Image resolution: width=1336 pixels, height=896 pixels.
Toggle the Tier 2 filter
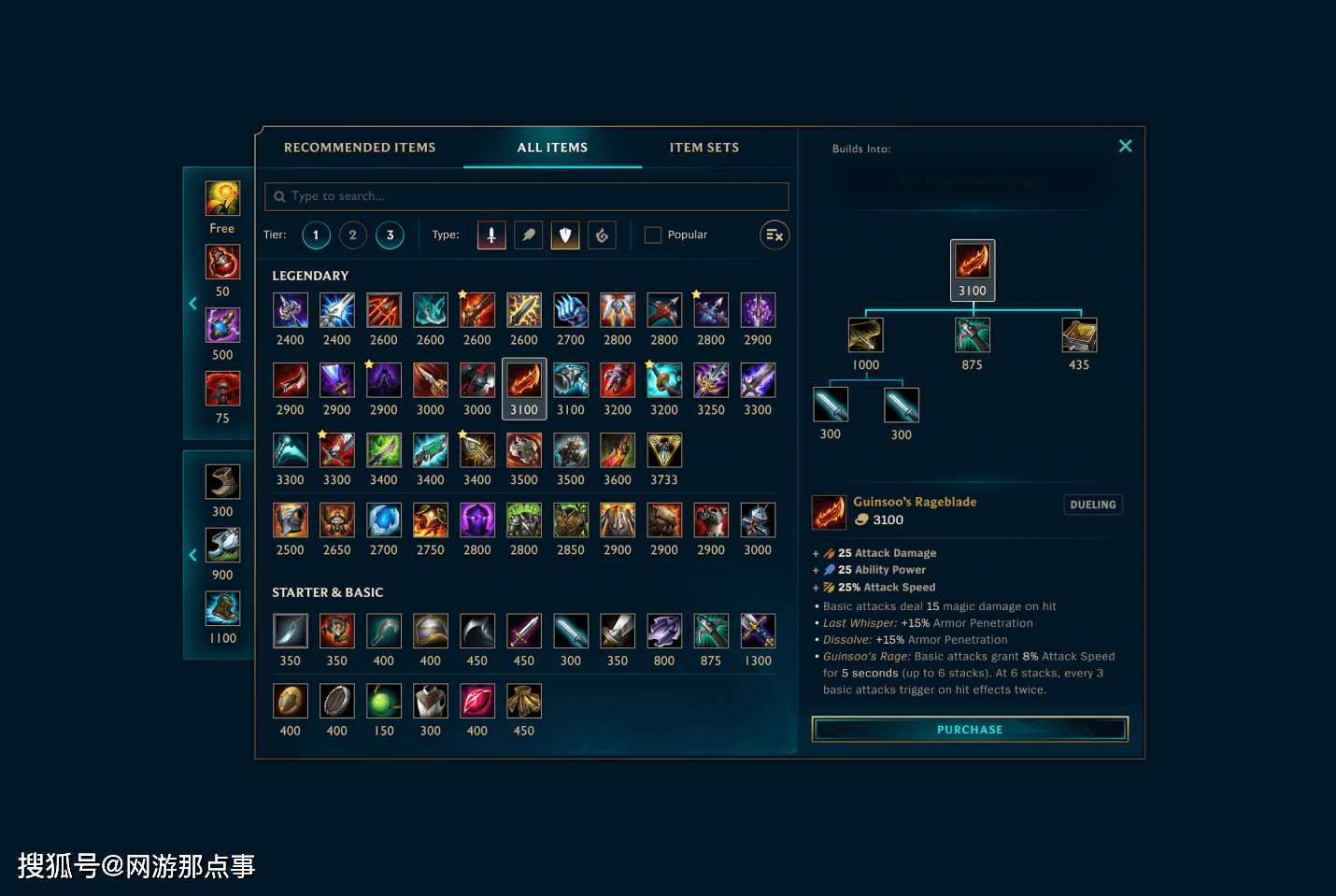352,235
